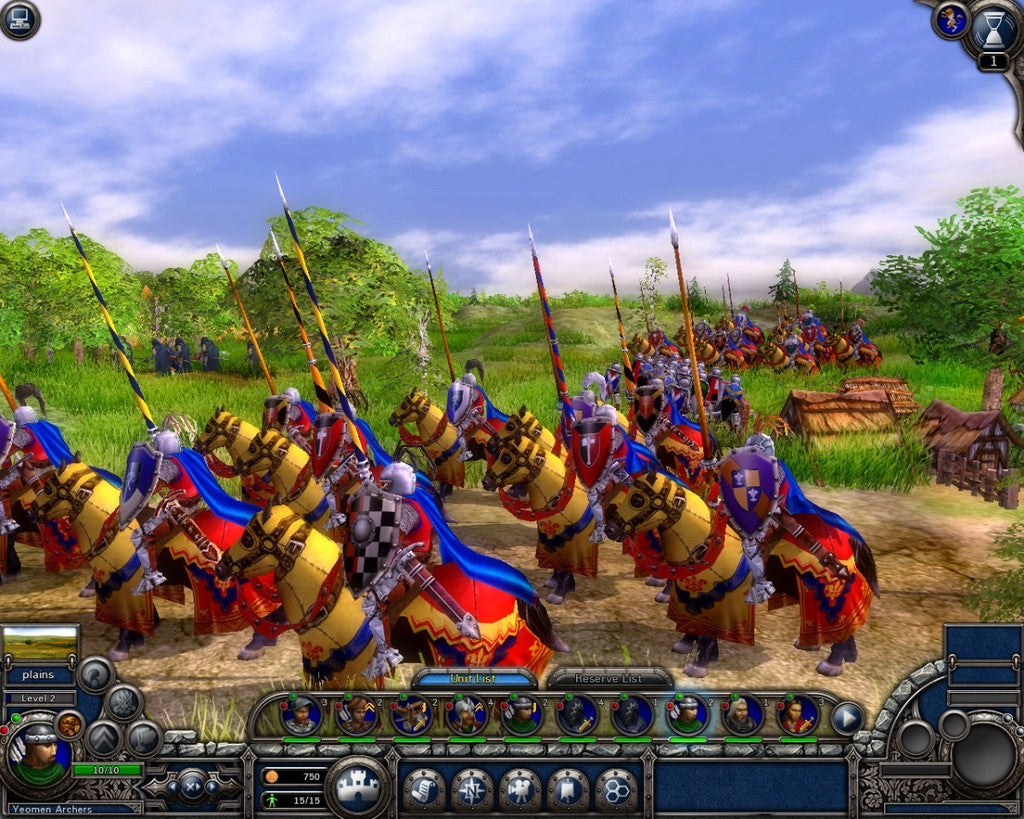Click the computer menu icon
The image size is (1024, 819).
[19, 19]
